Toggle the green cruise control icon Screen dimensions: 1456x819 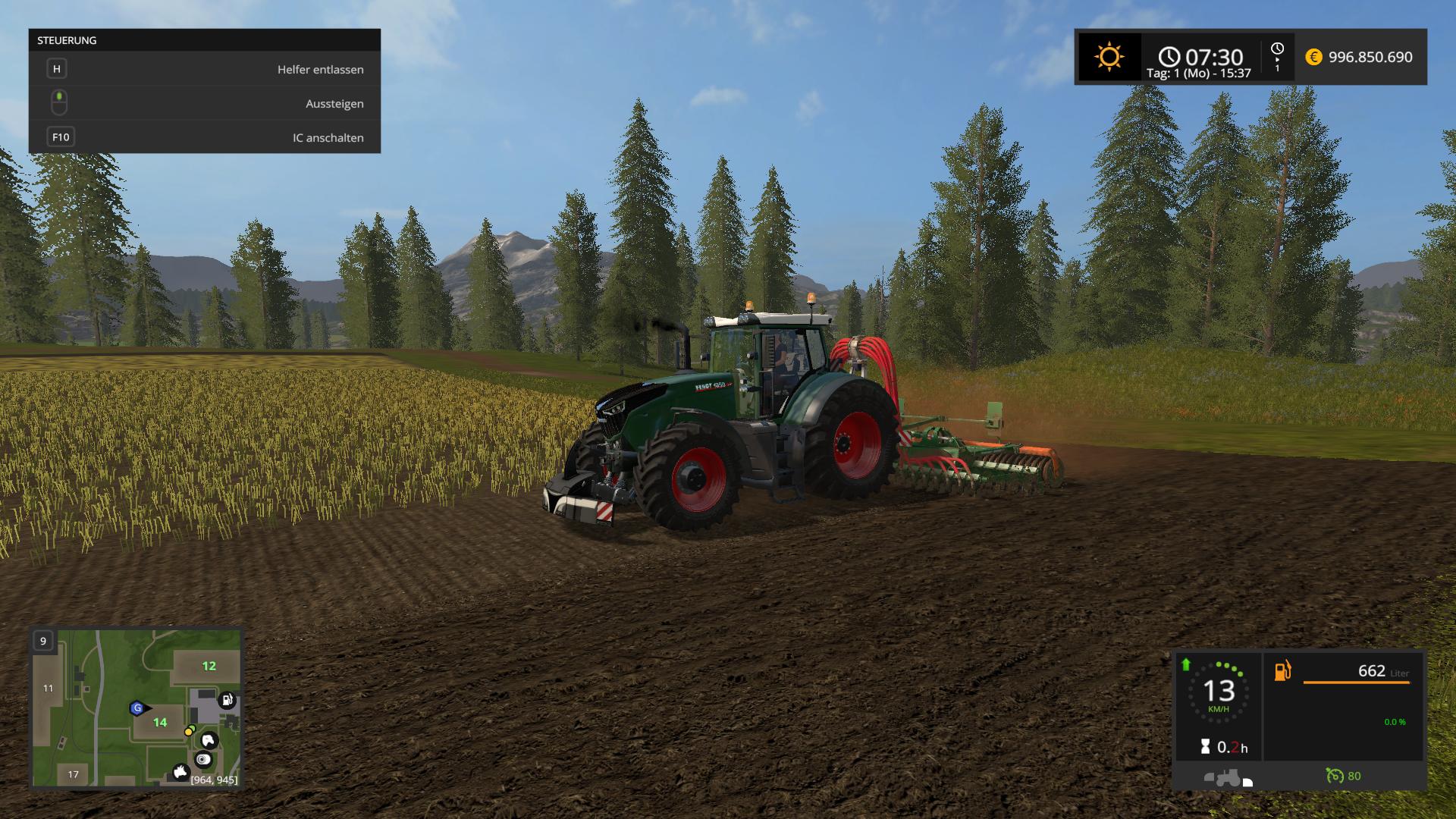tap(1335, 776)
